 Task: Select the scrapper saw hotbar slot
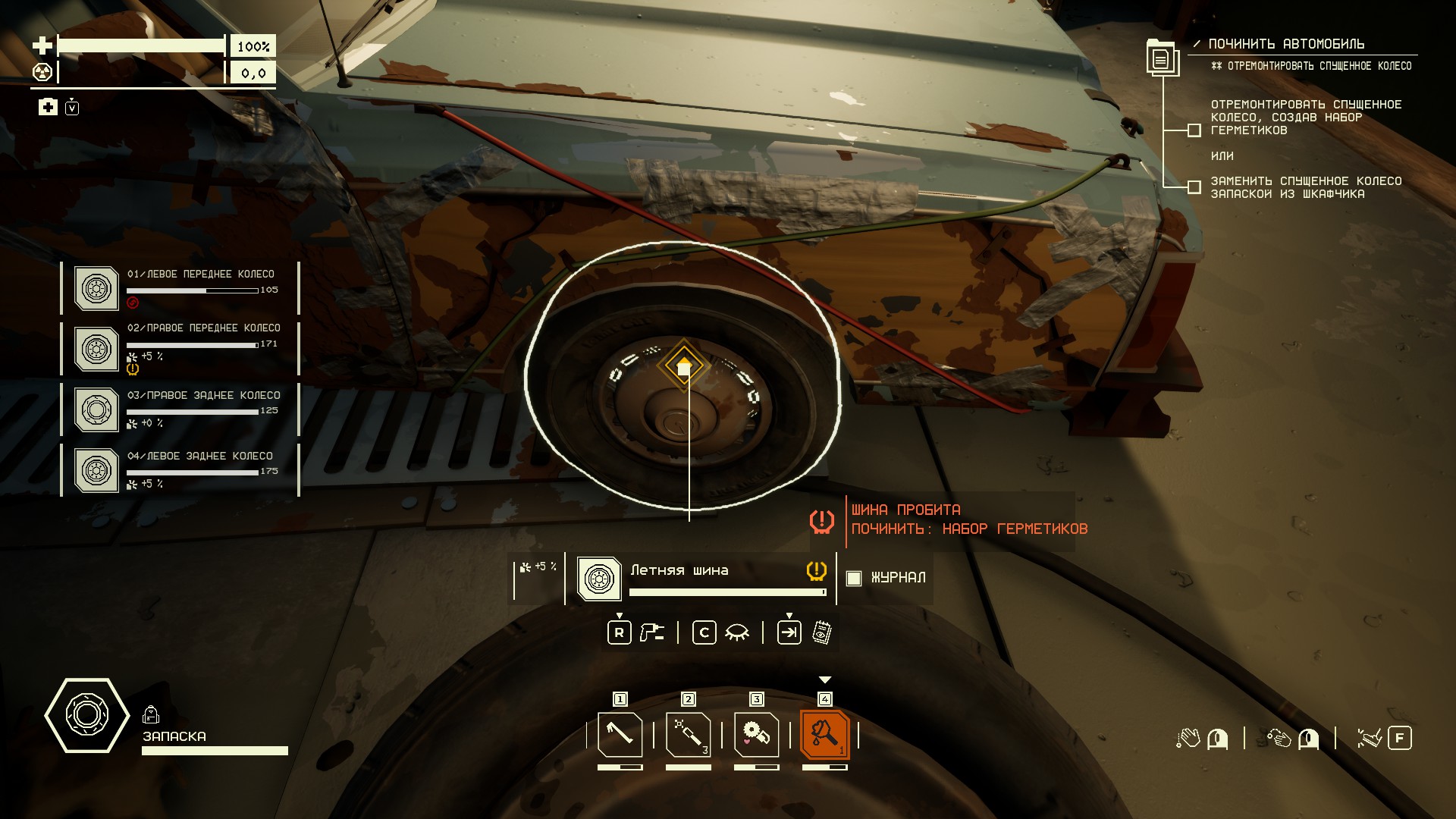point(756,734)
